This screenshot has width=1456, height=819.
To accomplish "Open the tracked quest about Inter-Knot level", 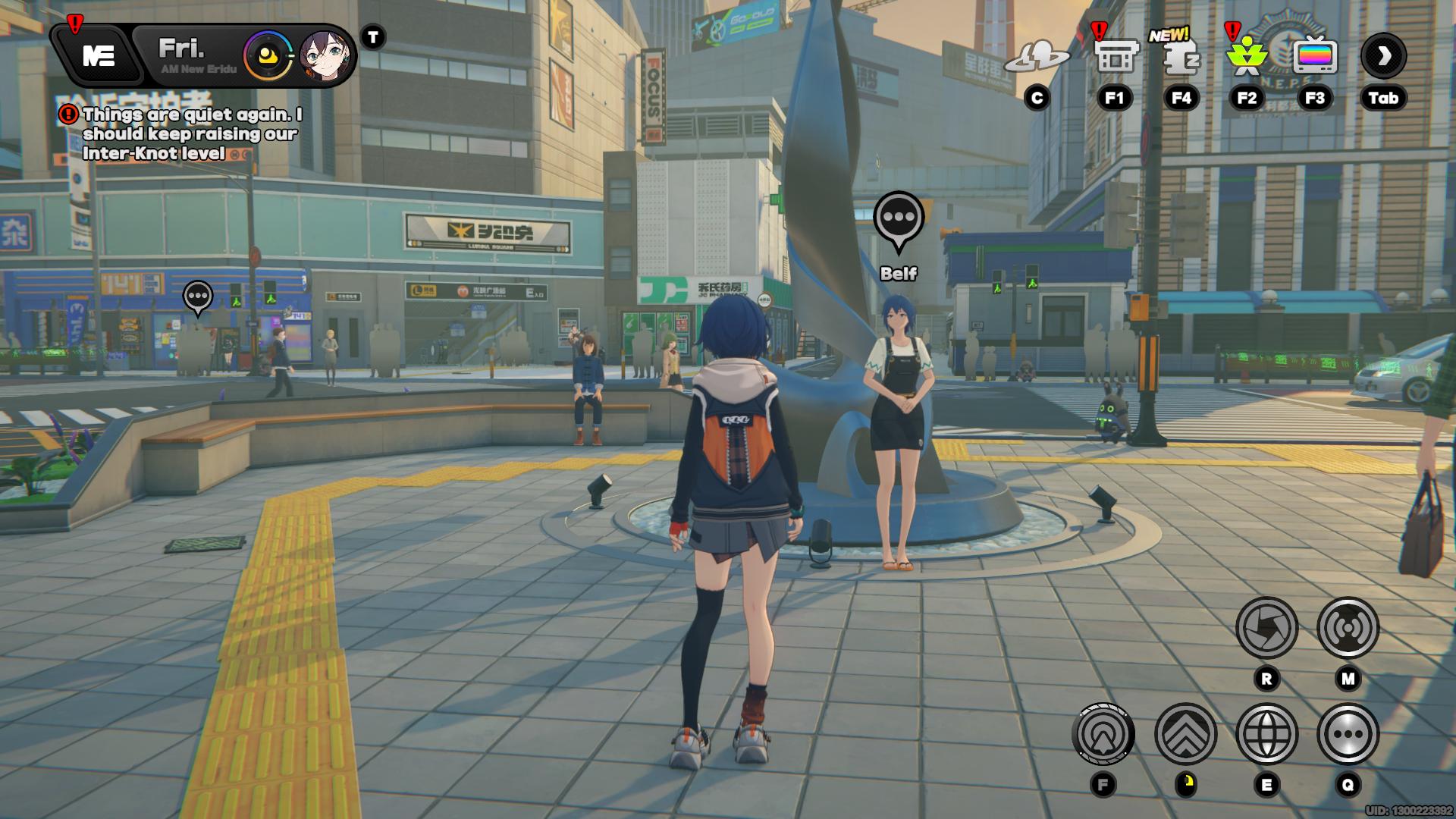I will 190,134.
